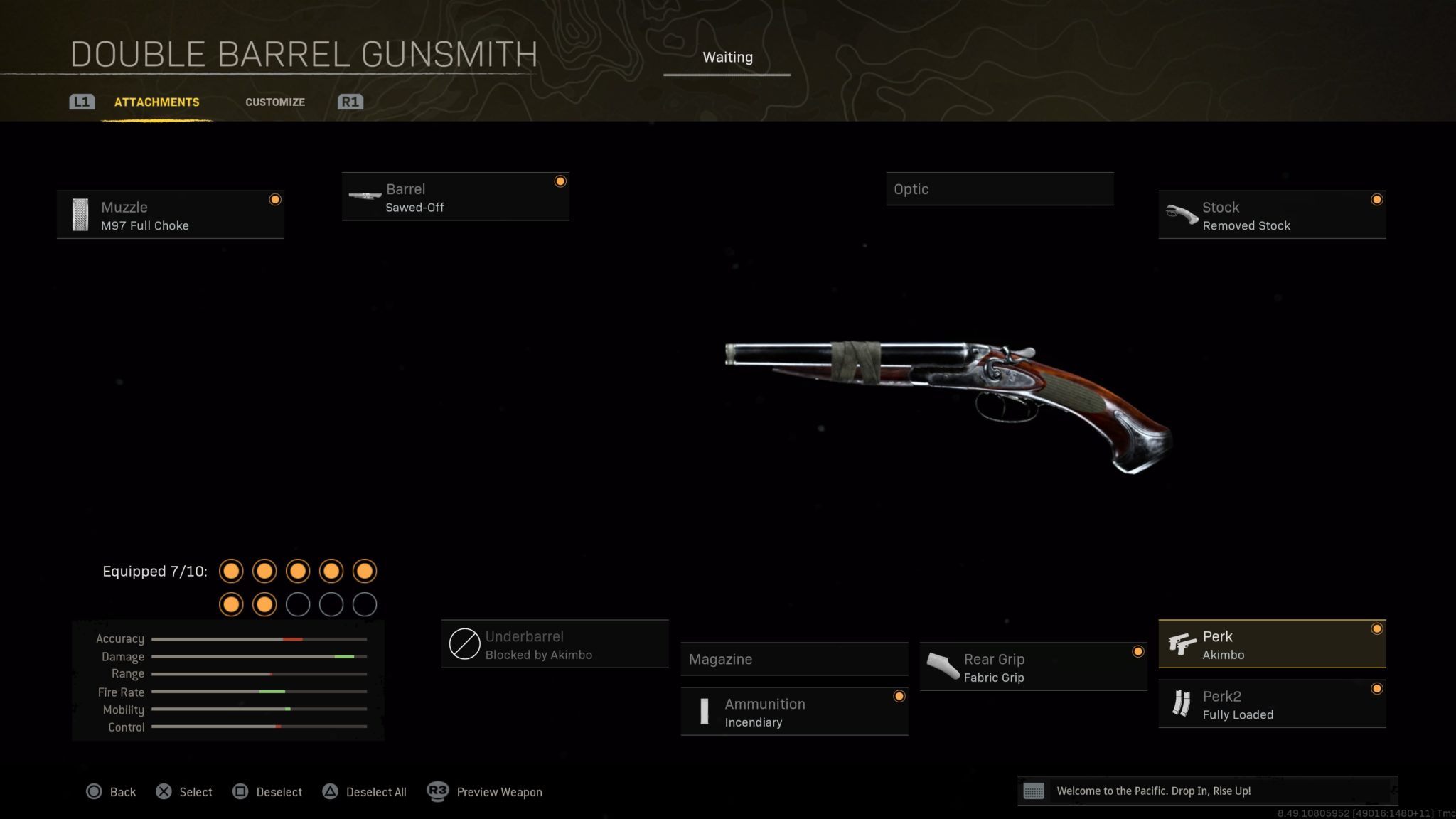Open the empty Magazine slot
This screenshot has width=1456, height=819.
[x=794, y=660]
